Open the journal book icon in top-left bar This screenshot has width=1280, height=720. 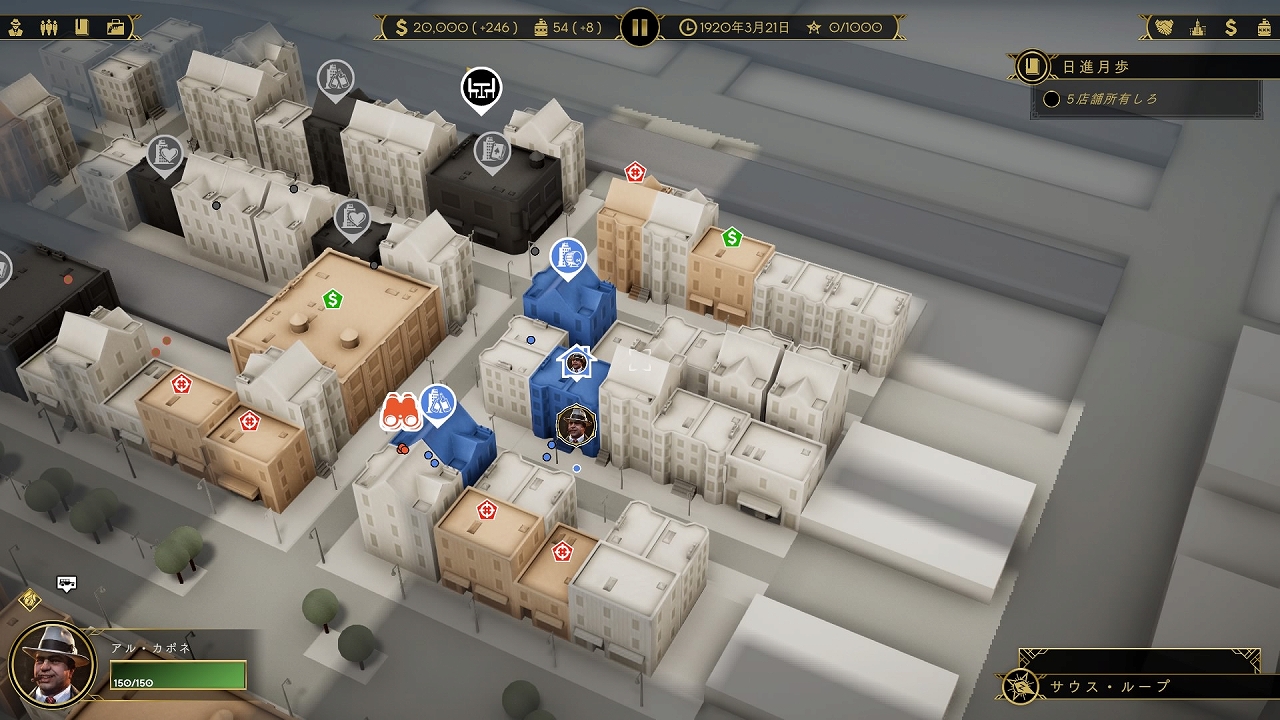click(82, 27)
